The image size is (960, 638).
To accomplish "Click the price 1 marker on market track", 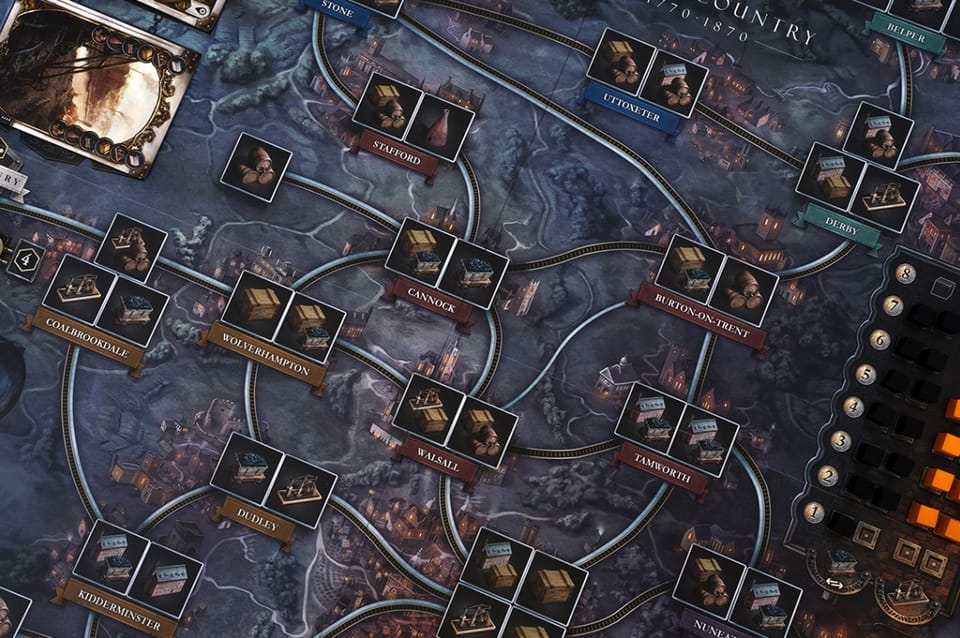I will pos(813,512).
